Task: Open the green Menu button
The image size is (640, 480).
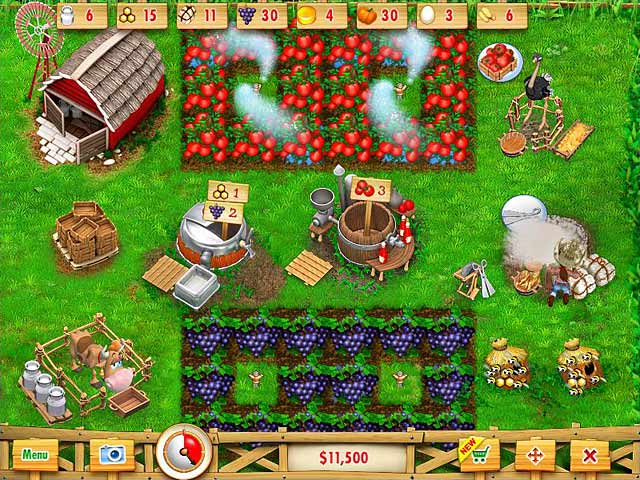Action: pos(35,455)
